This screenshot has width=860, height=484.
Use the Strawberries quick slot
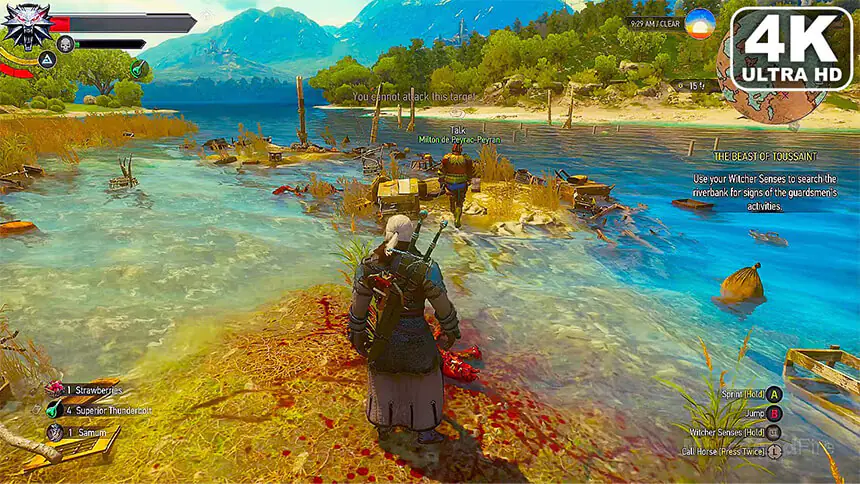56,389
